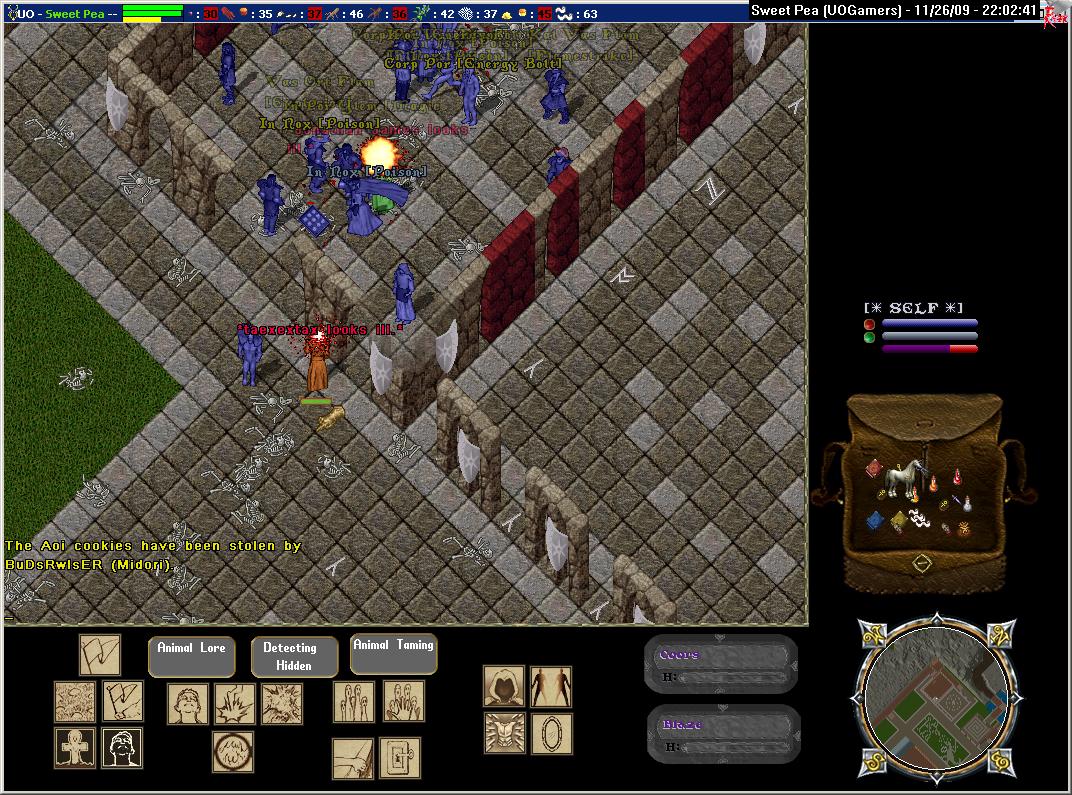Click the Coops pet health bar
The height and width of the screenshot is (795, 1072).
coord(722,665)
